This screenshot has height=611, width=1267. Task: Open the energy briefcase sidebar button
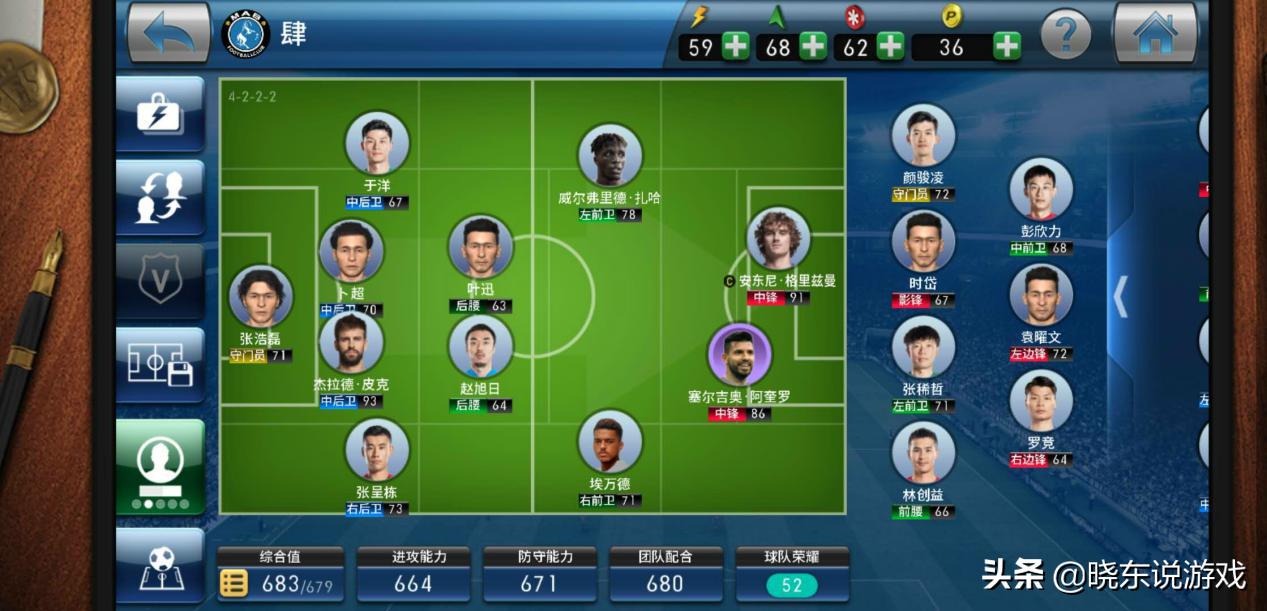[160, 113]
